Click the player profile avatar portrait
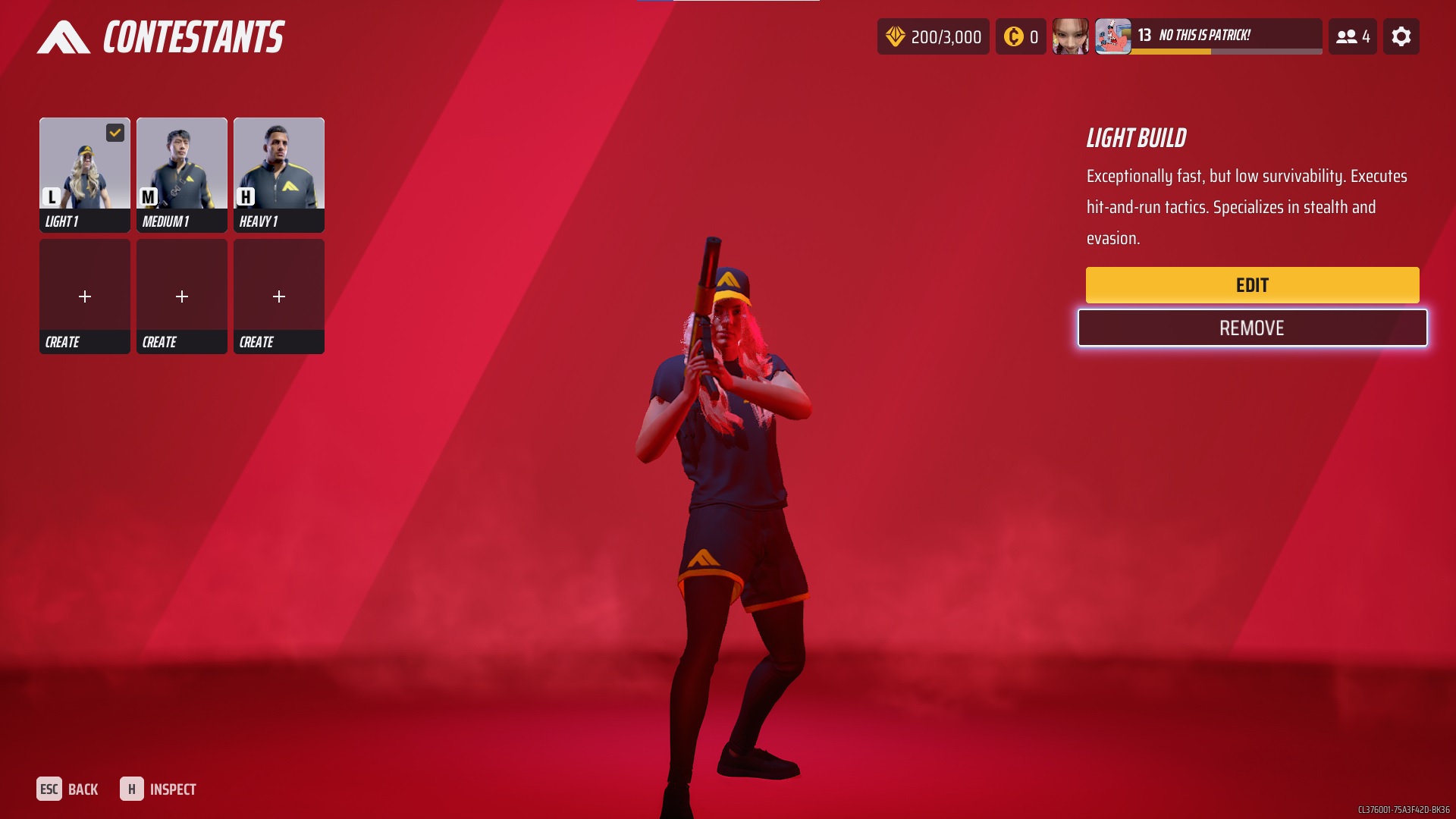1456x819 pixels. [x=1071, y=36]
